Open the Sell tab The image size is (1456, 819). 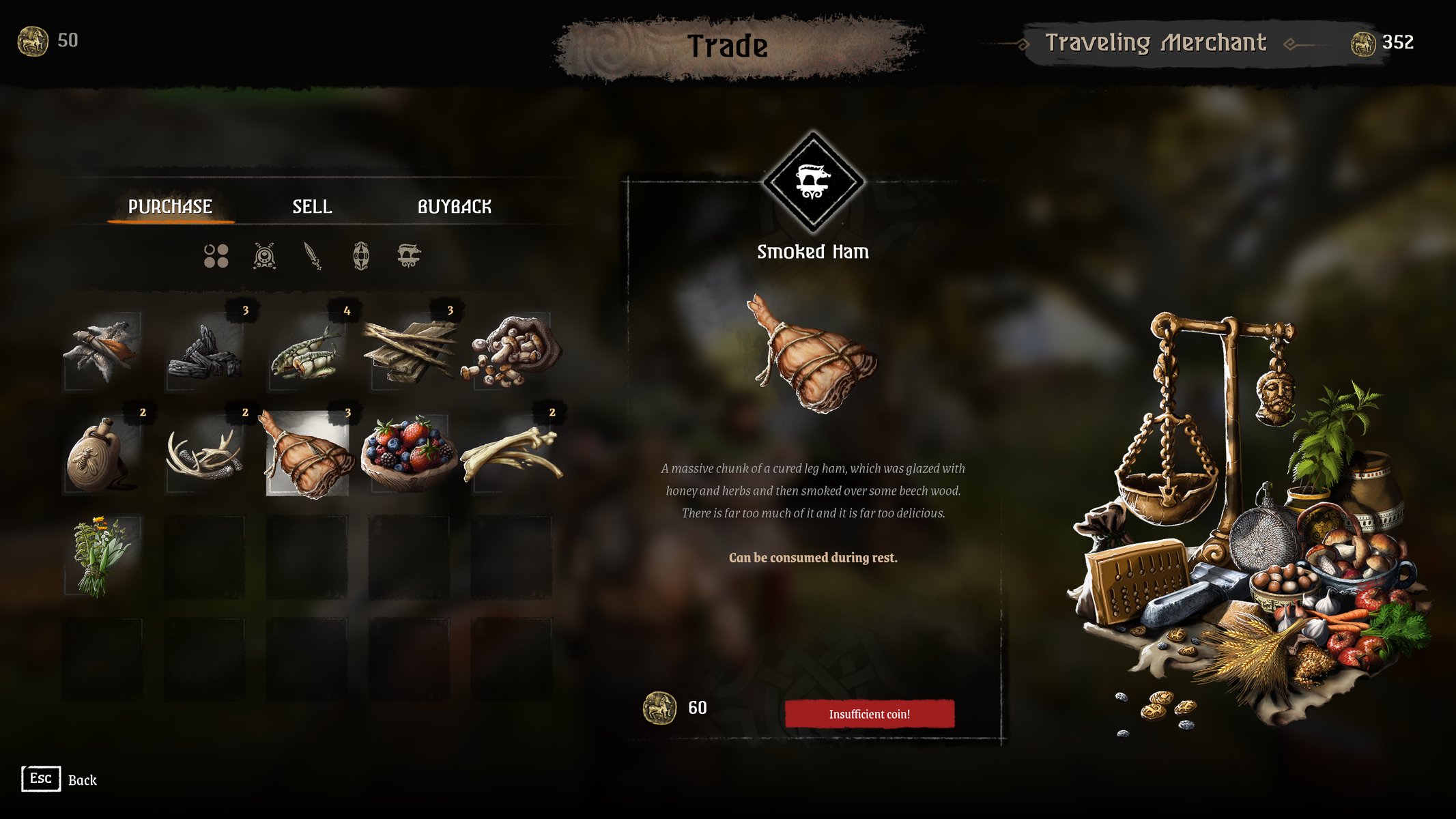[x=312, y=207]
